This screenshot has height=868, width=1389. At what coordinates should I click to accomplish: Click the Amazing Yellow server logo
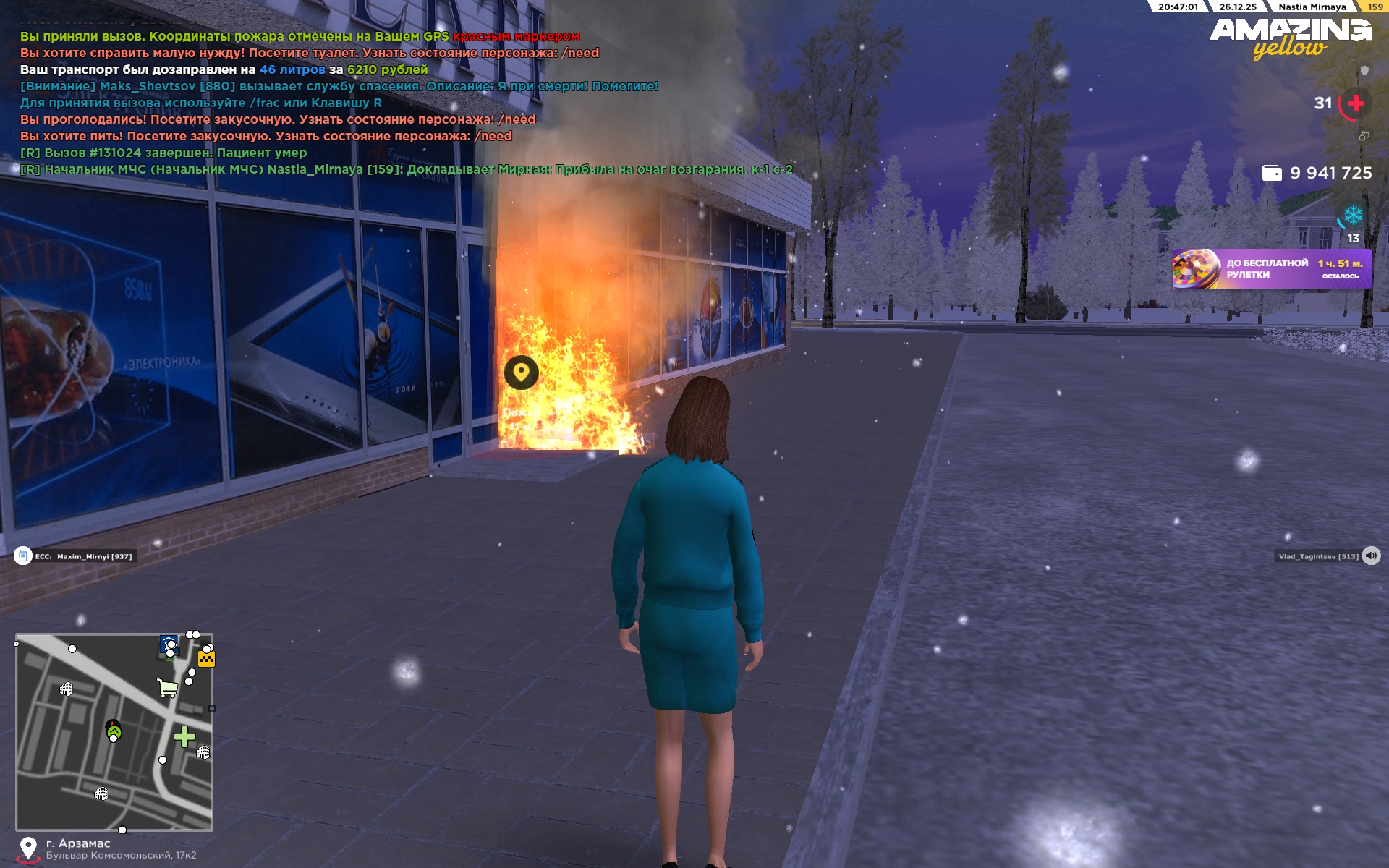point(1290,38)
